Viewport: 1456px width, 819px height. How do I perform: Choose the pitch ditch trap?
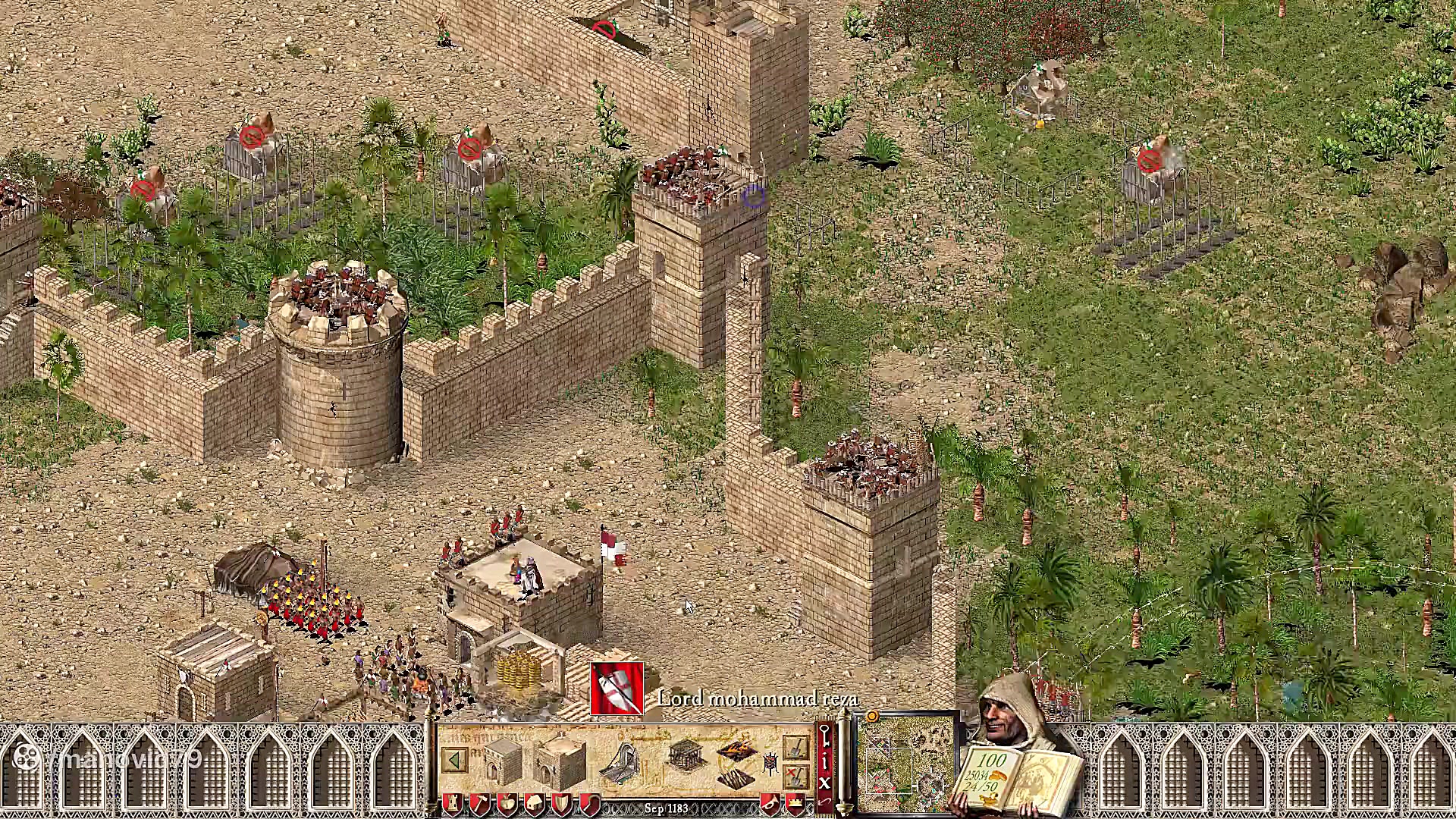[736, 752]
